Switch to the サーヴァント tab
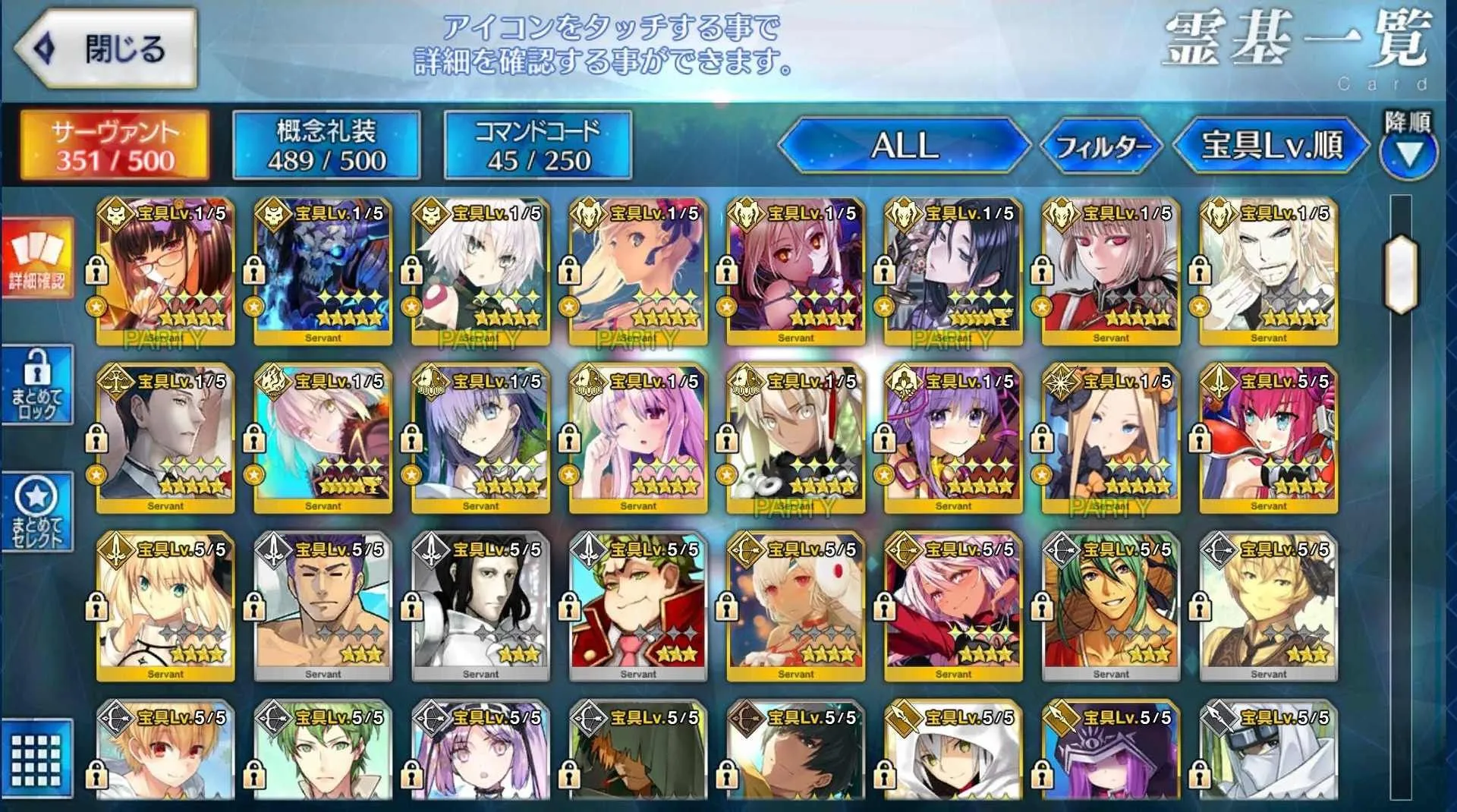1457x812 pixels. click(x=115, y=145)
